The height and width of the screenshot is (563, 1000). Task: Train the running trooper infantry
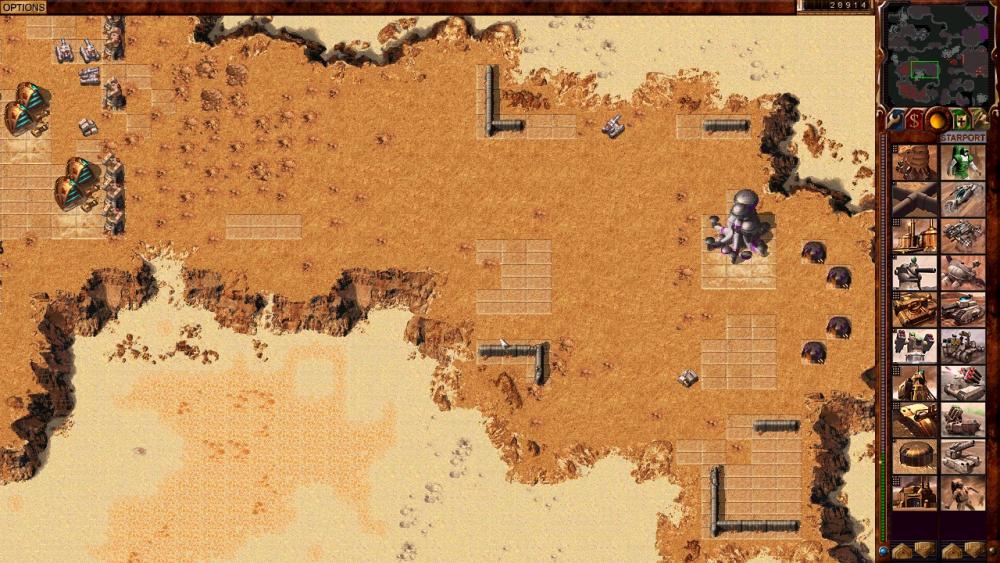point(963,492)
